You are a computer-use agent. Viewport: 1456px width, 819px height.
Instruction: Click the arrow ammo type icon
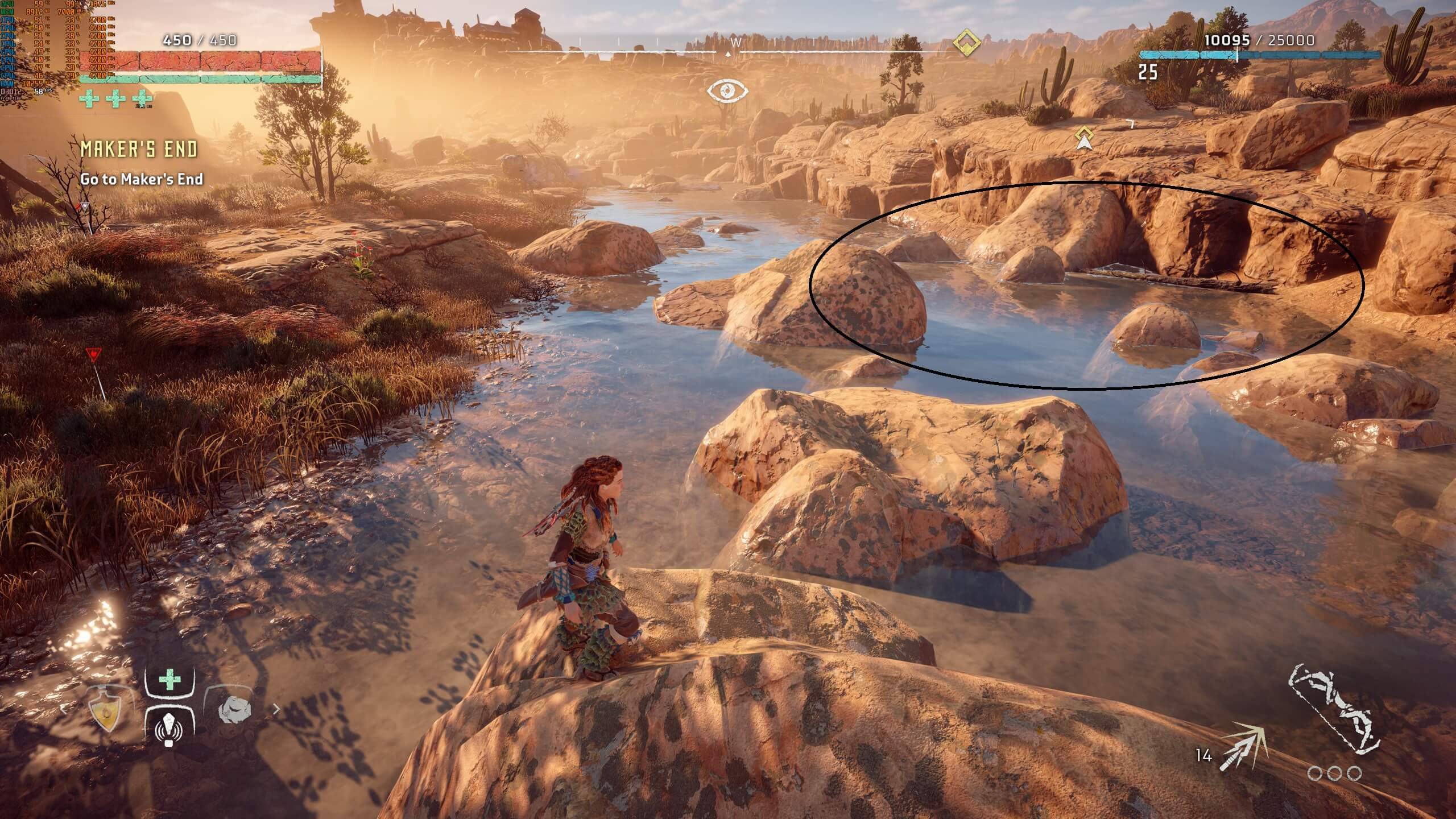tap(1243, 747)
